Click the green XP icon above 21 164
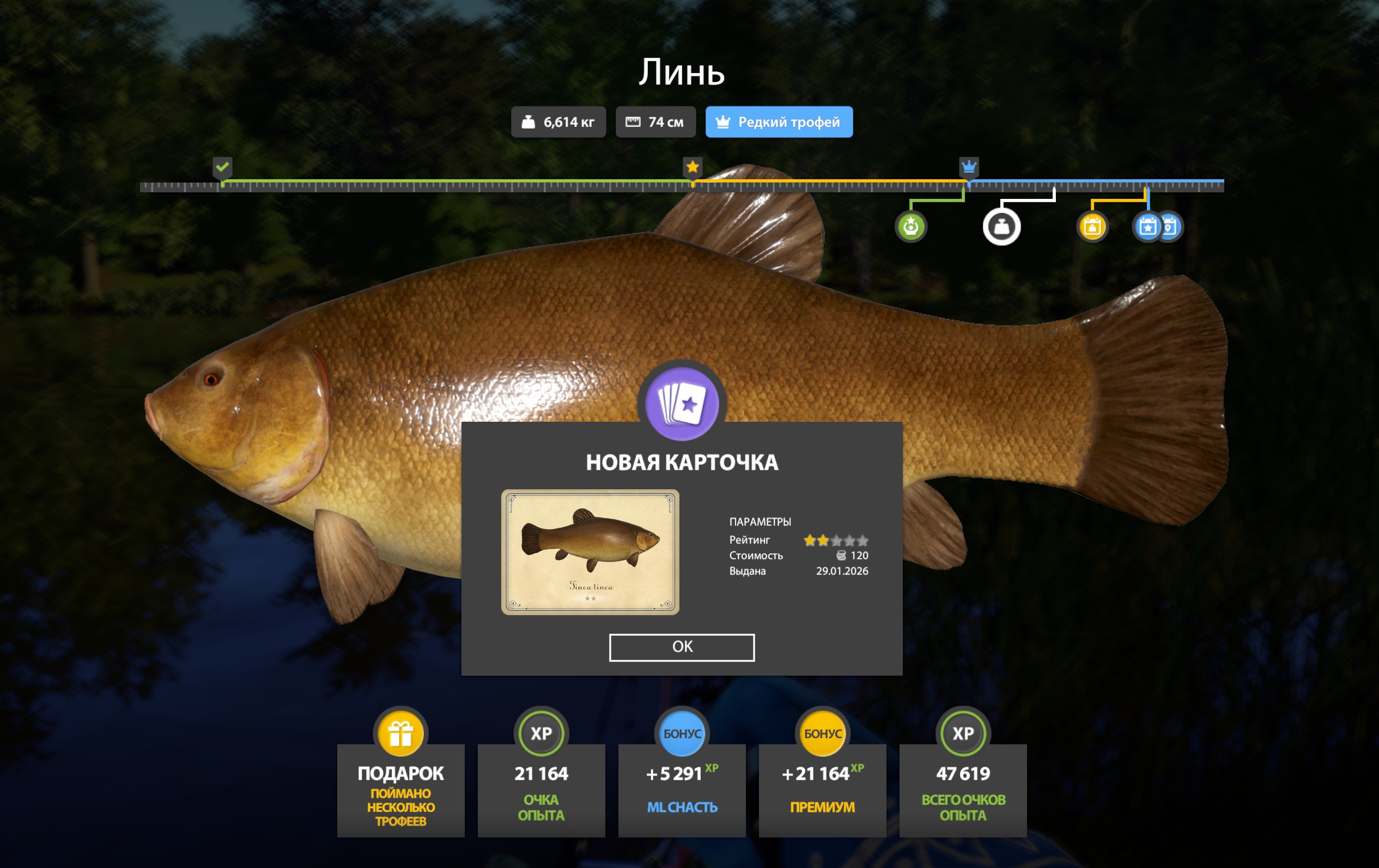 coord(541,734)
